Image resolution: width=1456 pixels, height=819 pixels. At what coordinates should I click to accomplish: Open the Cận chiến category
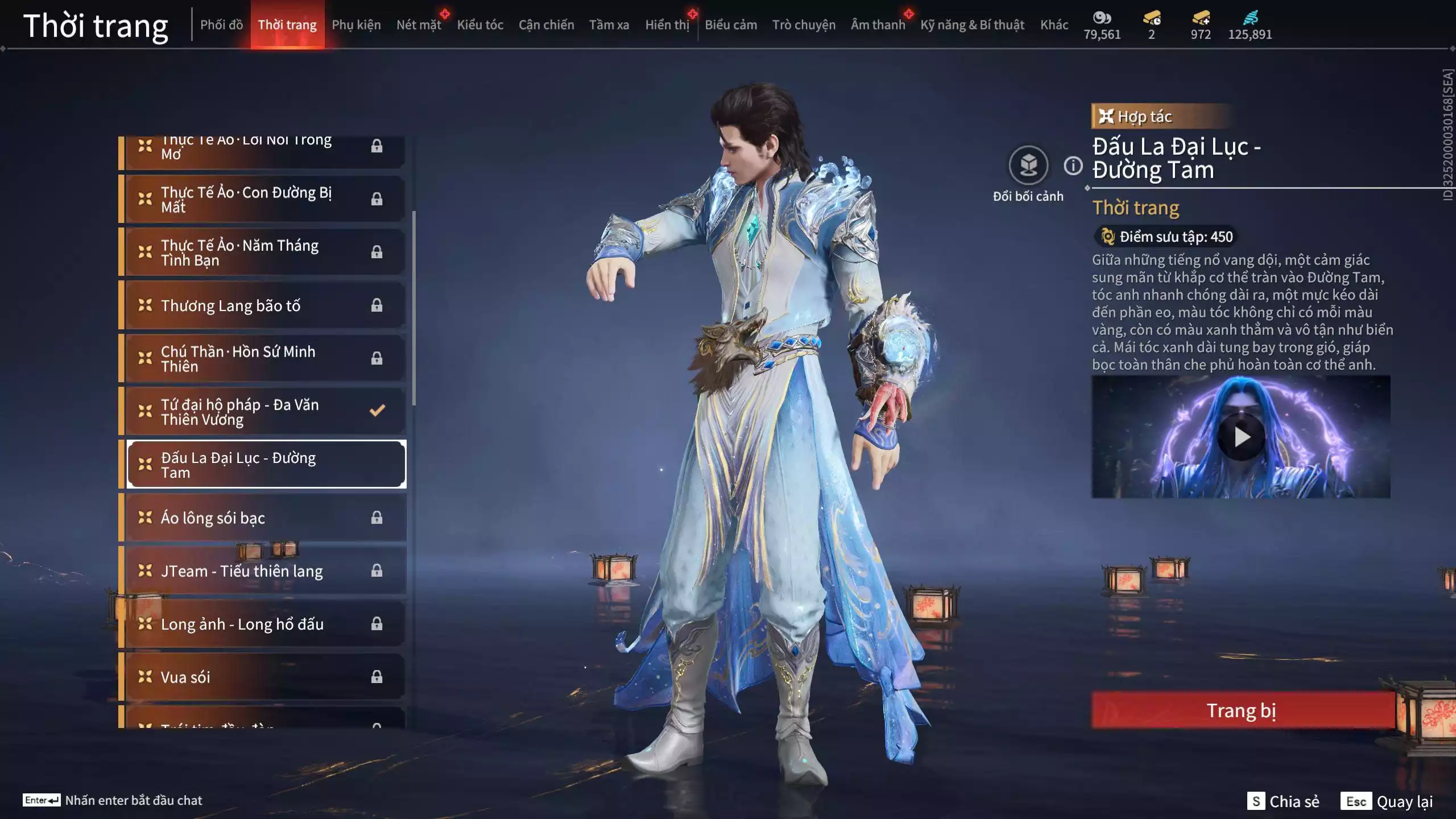(546, 25)
